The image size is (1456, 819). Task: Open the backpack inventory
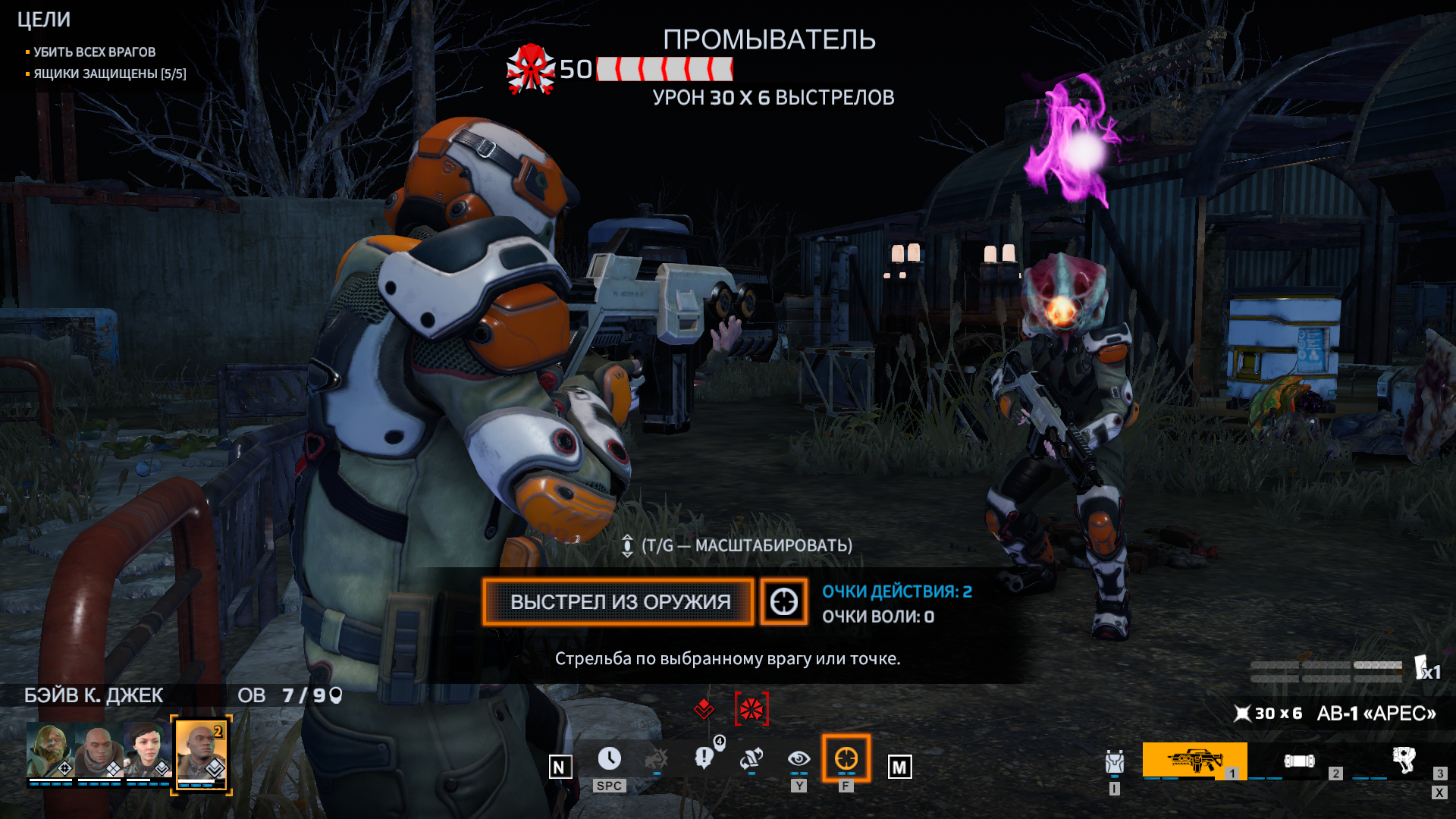point(1114,761)
